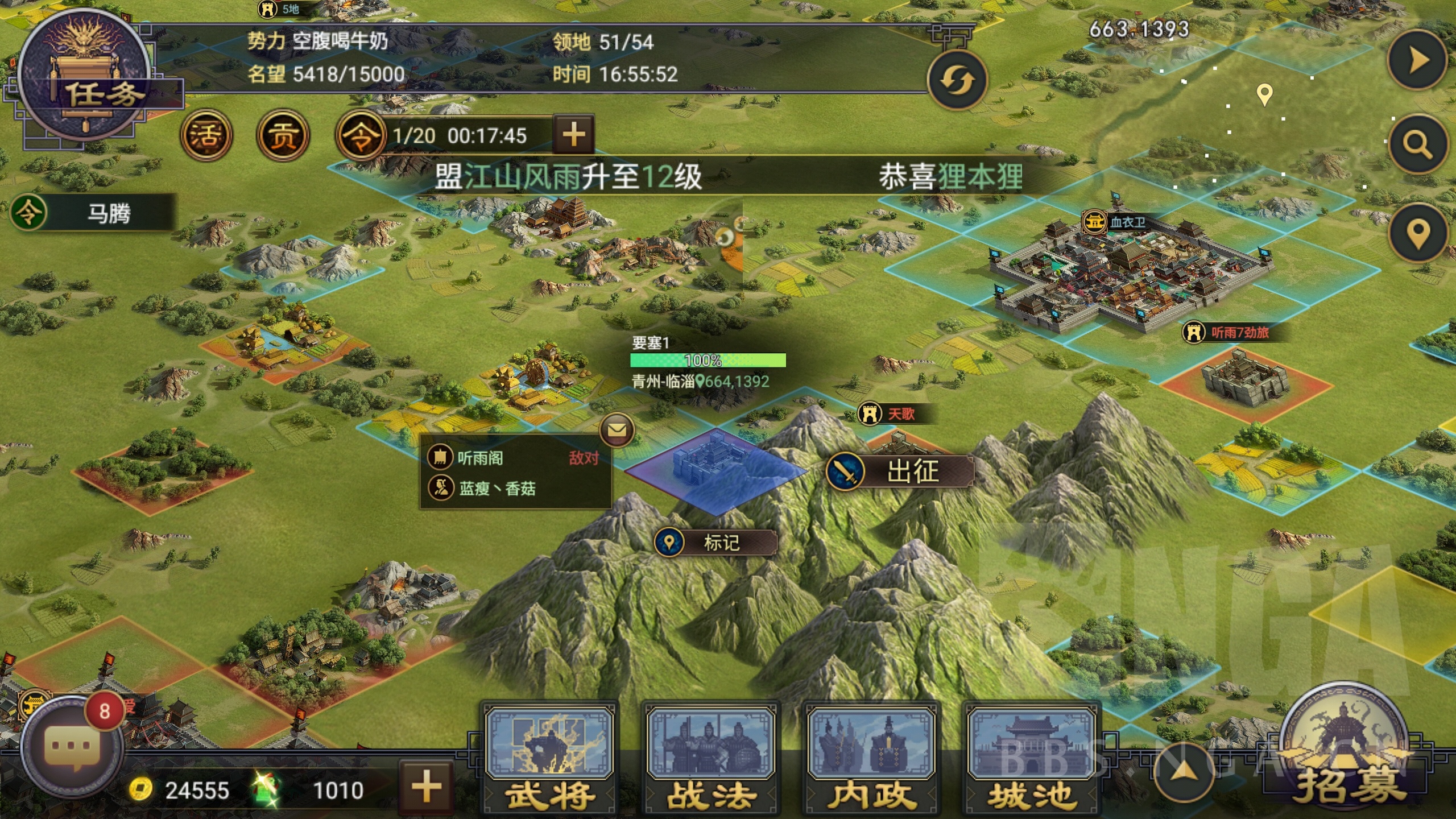Open the 贡 tribute icon
The image size is (1456, 819).
coord(283,135)
